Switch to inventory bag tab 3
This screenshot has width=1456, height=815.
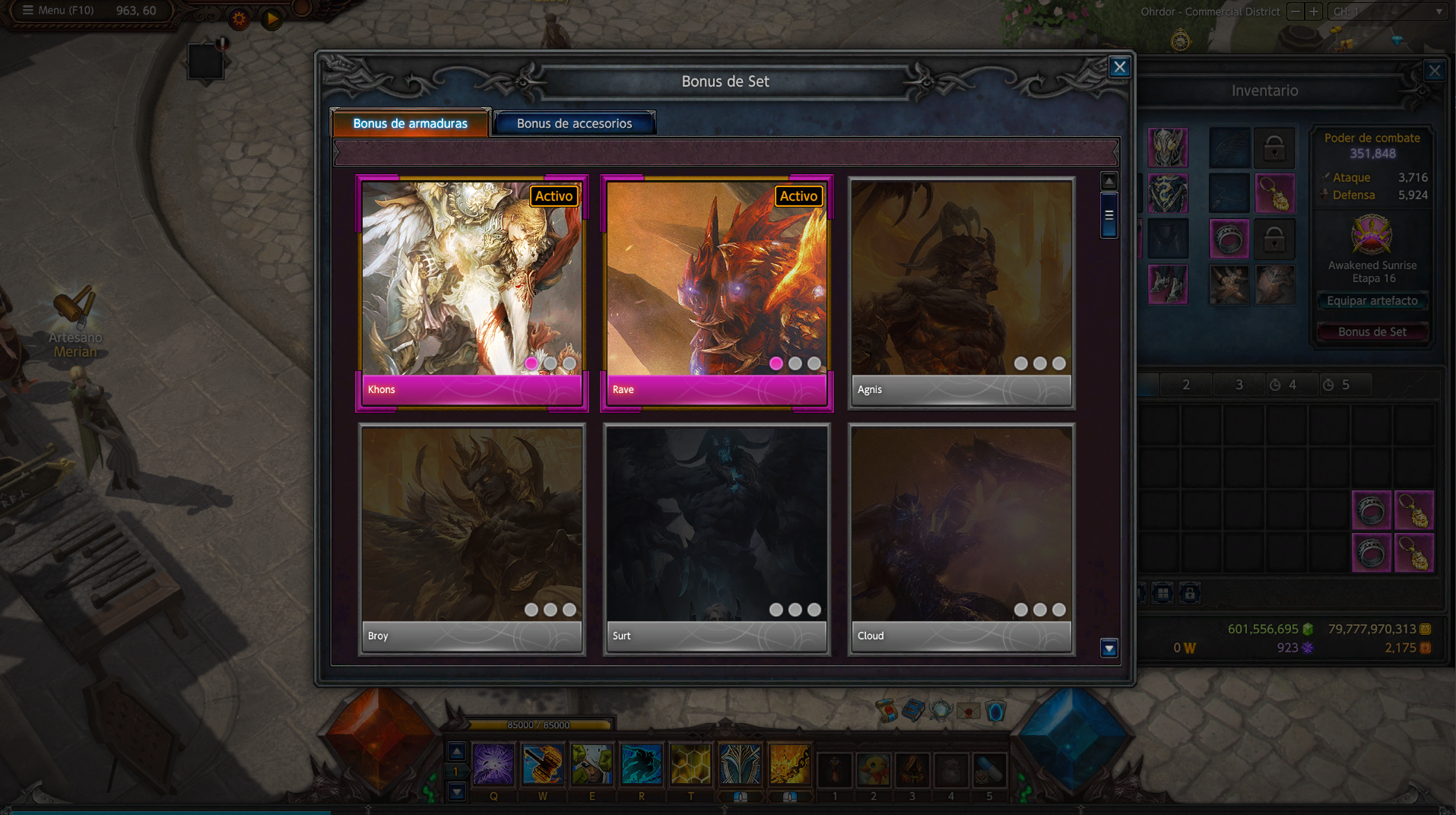[1239, 385]
